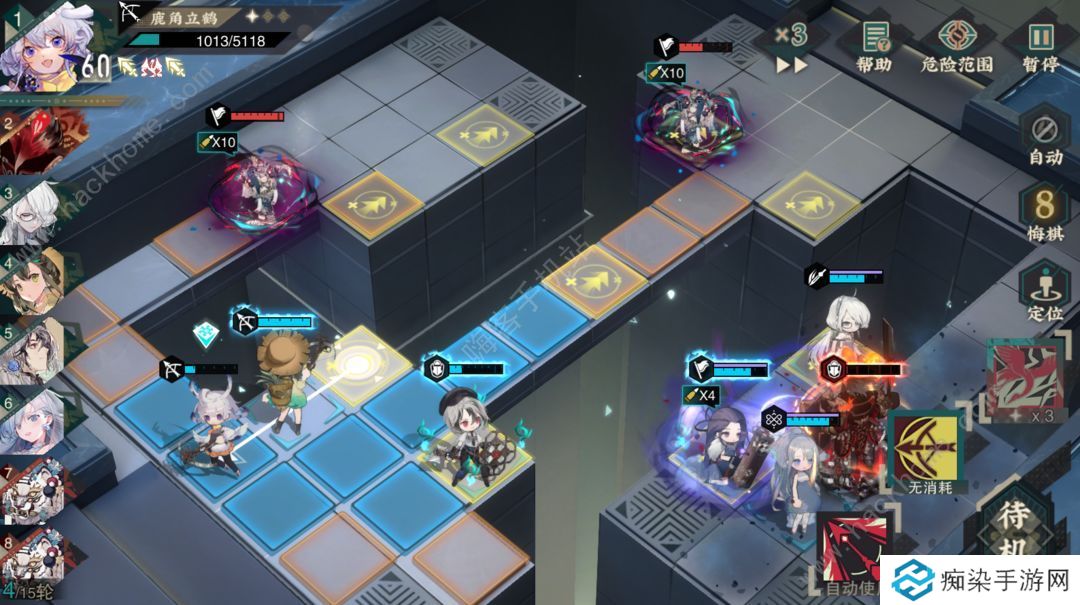The image size is (1080, 605).
Task: Toggle 自动 auto-battle mode
Action: 1045,138
